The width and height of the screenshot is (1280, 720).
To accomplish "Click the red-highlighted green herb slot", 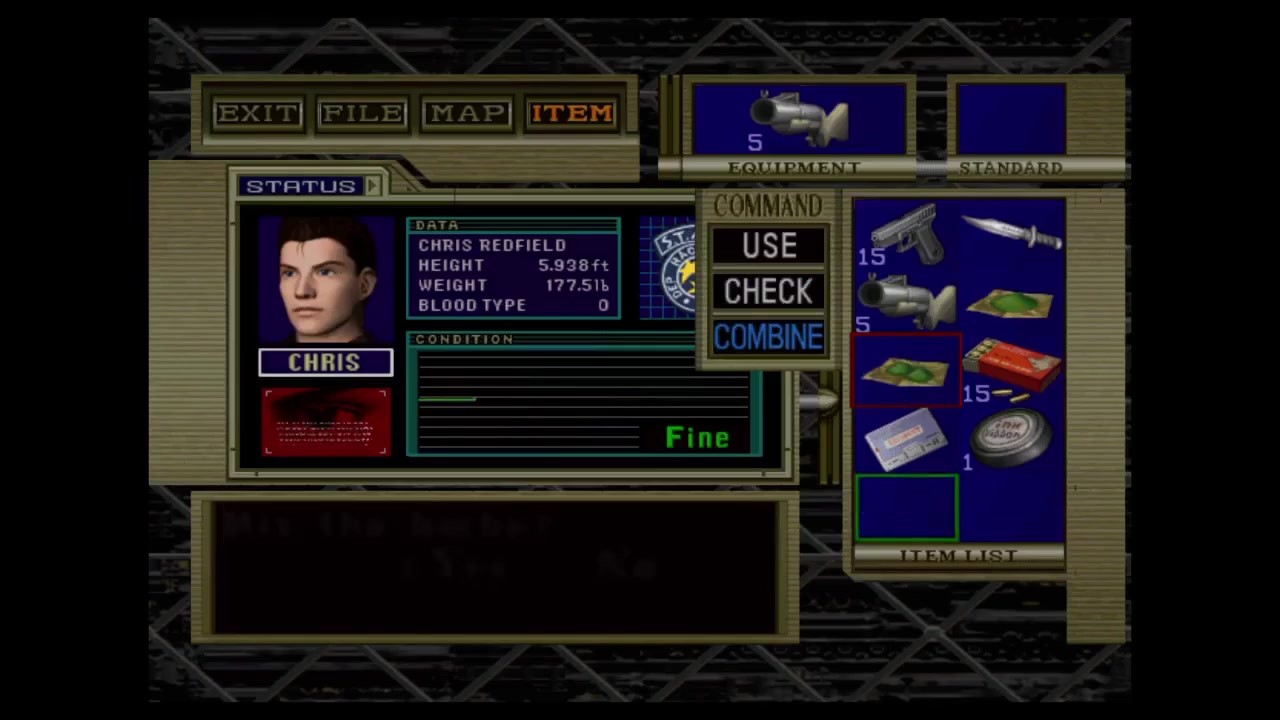I will pos(906,372).
